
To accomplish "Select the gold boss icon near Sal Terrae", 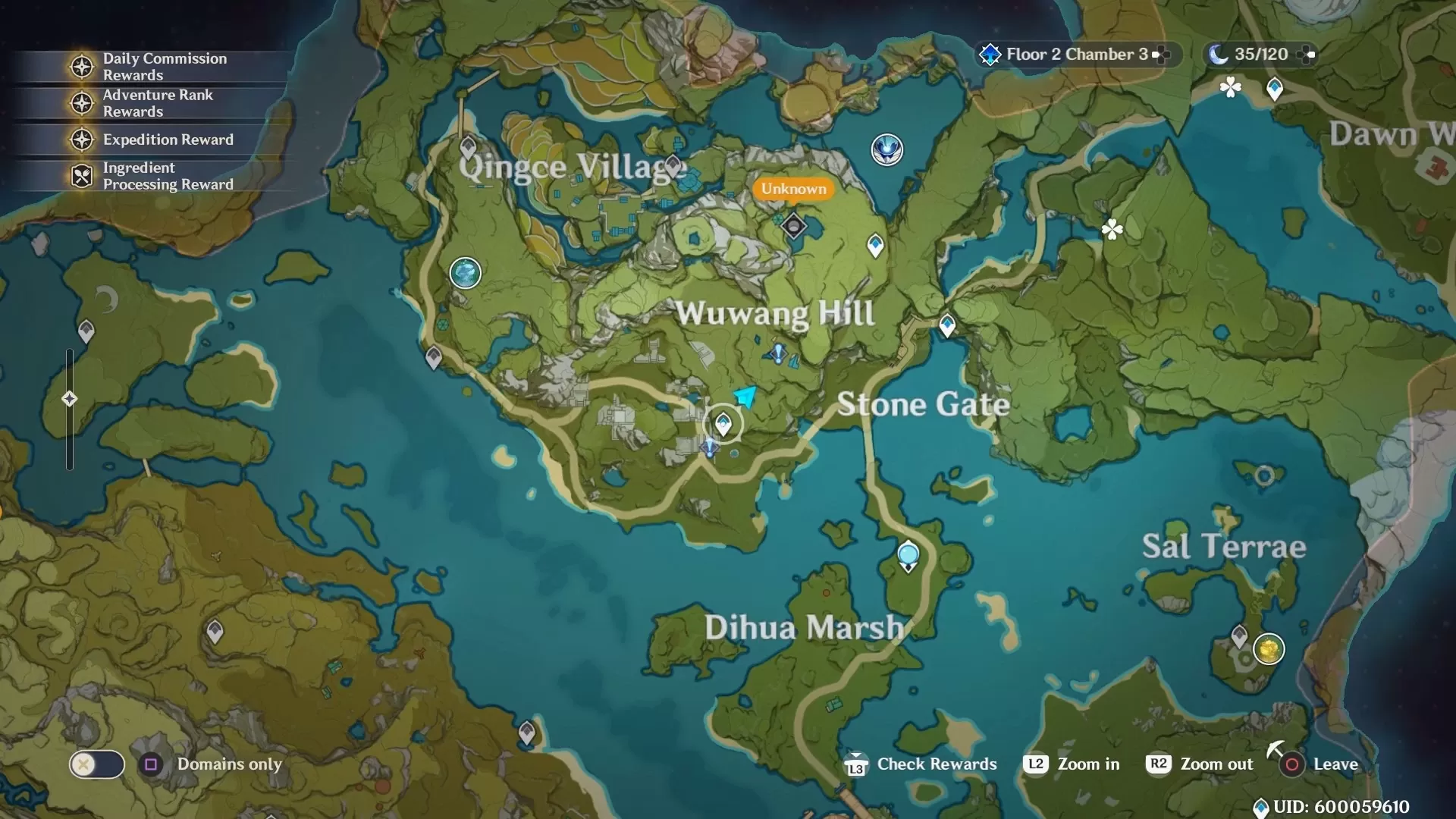I will pos(1268,649).
